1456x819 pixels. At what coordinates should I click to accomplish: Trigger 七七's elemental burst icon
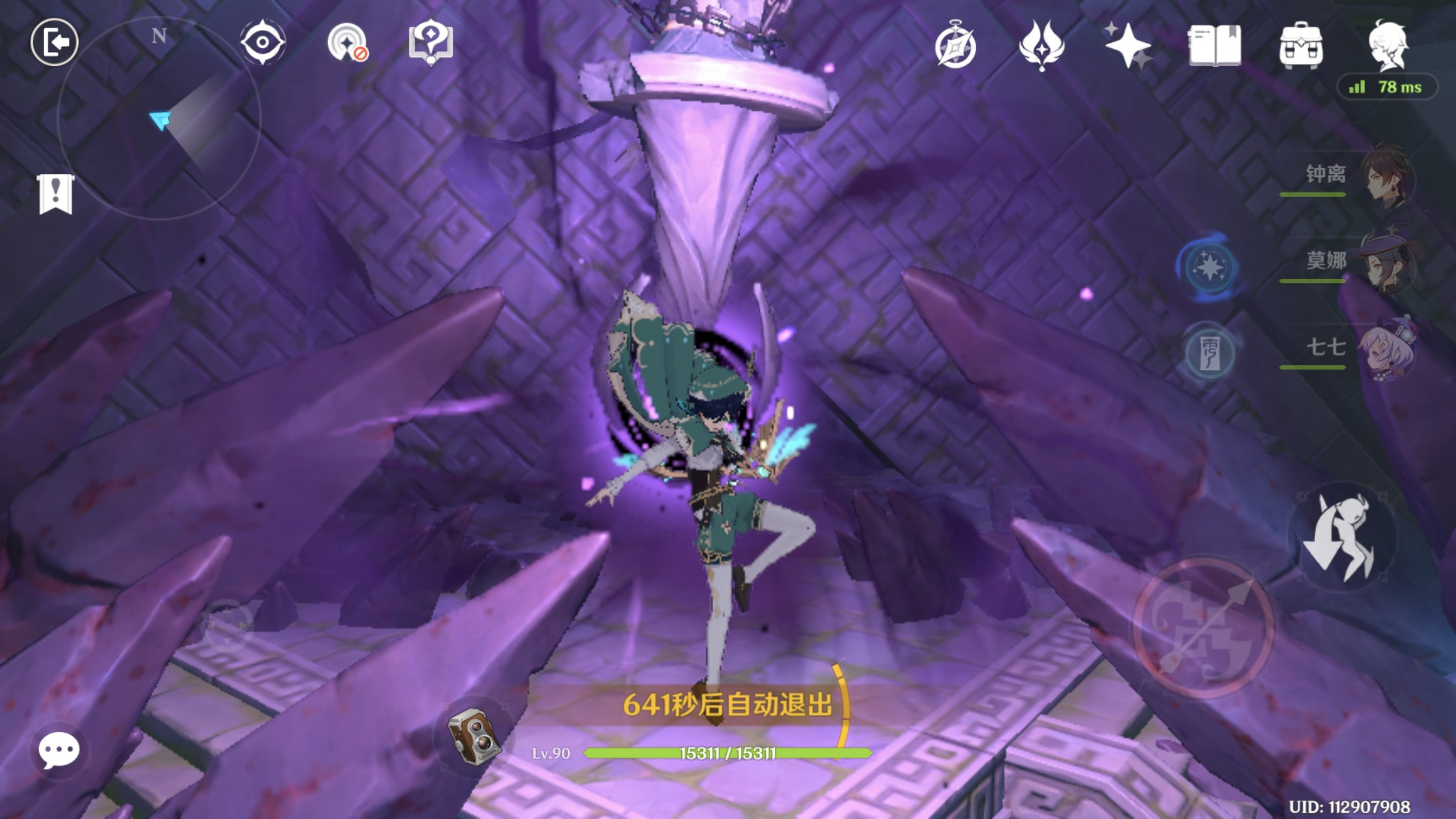pos(1208,353)
